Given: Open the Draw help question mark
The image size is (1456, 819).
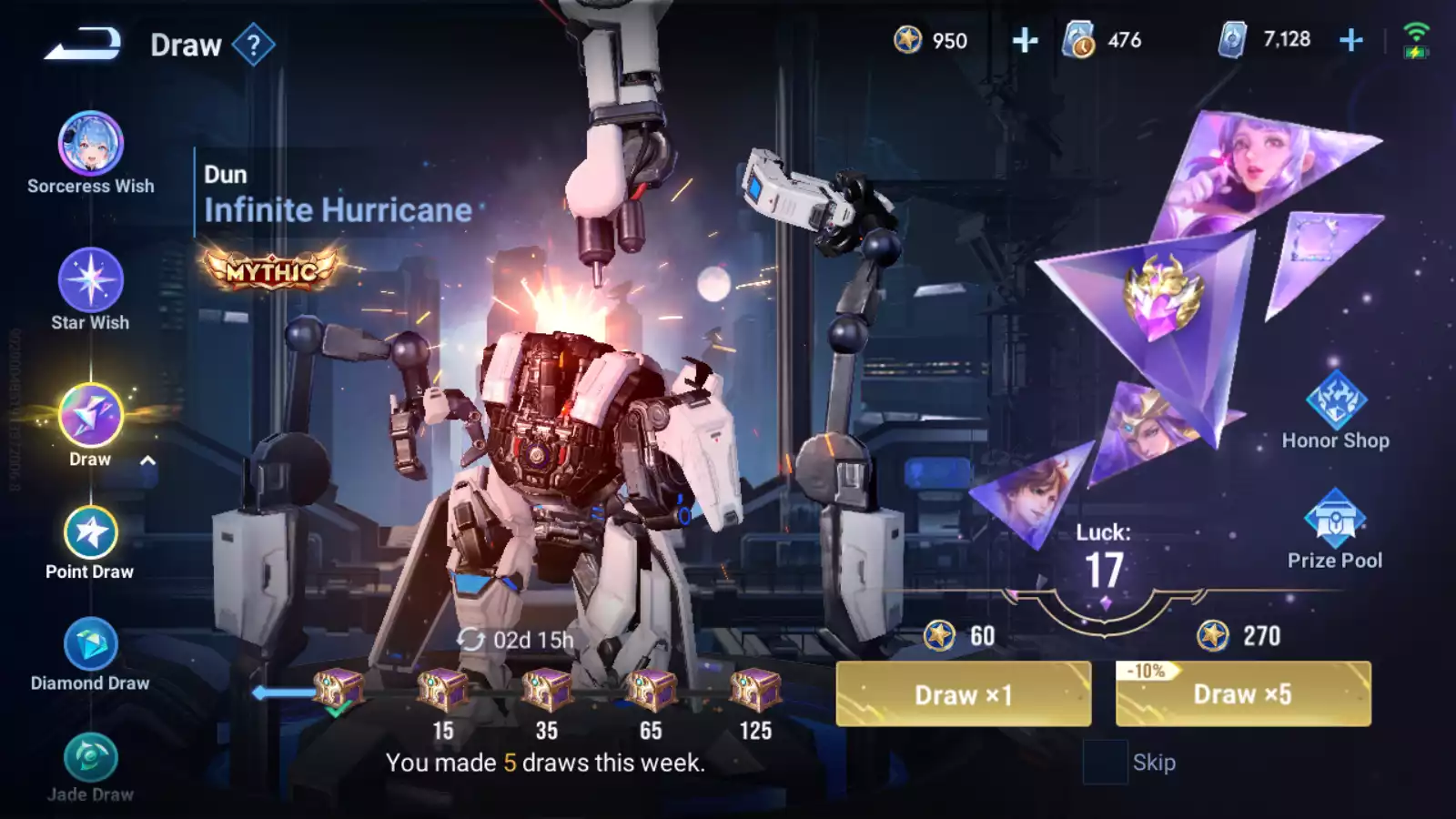Looking at the screenshot, I should 253,45.
